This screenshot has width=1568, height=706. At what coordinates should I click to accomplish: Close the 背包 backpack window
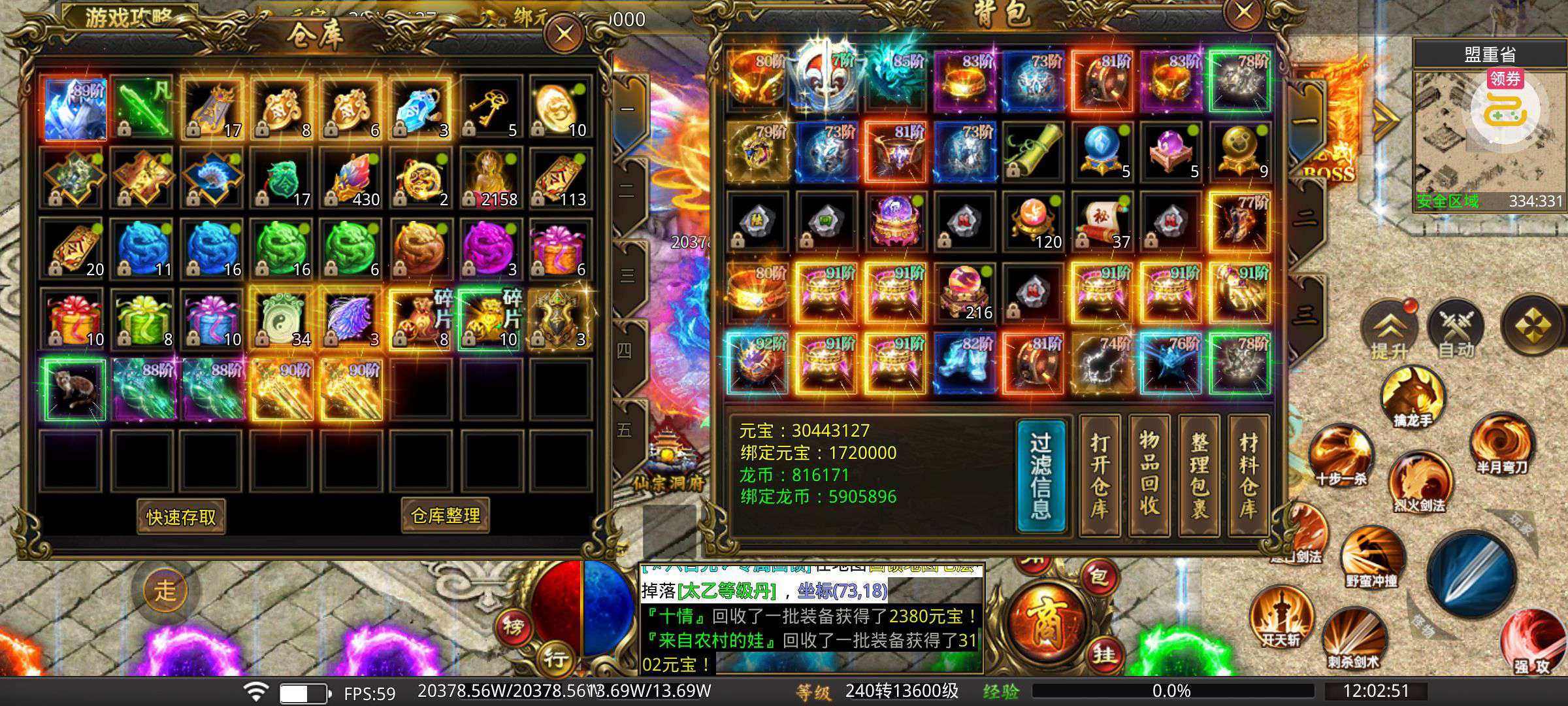[1243, 12]
